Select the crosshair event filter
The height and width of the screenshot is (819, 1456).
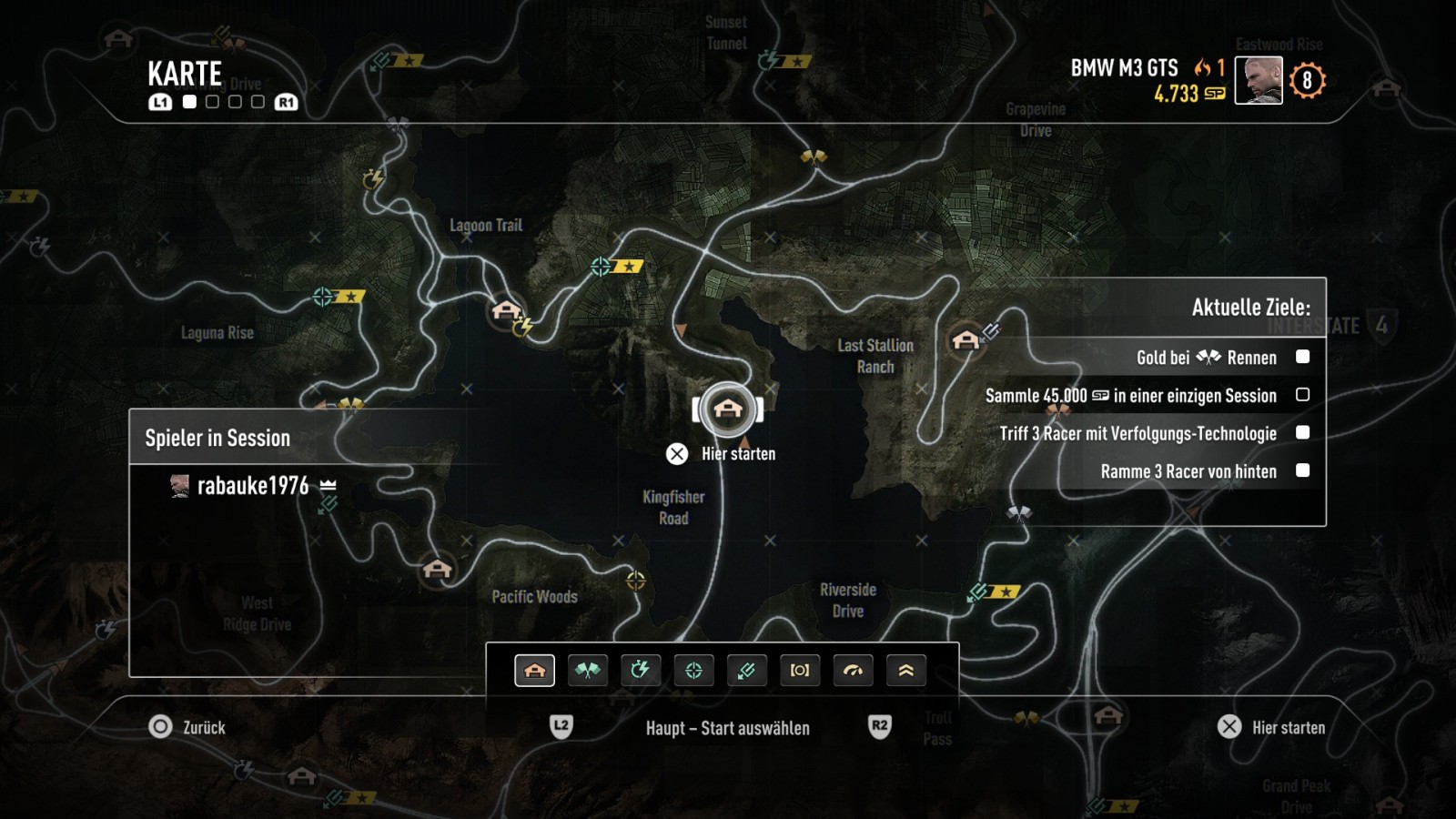[x=693, y=671]
